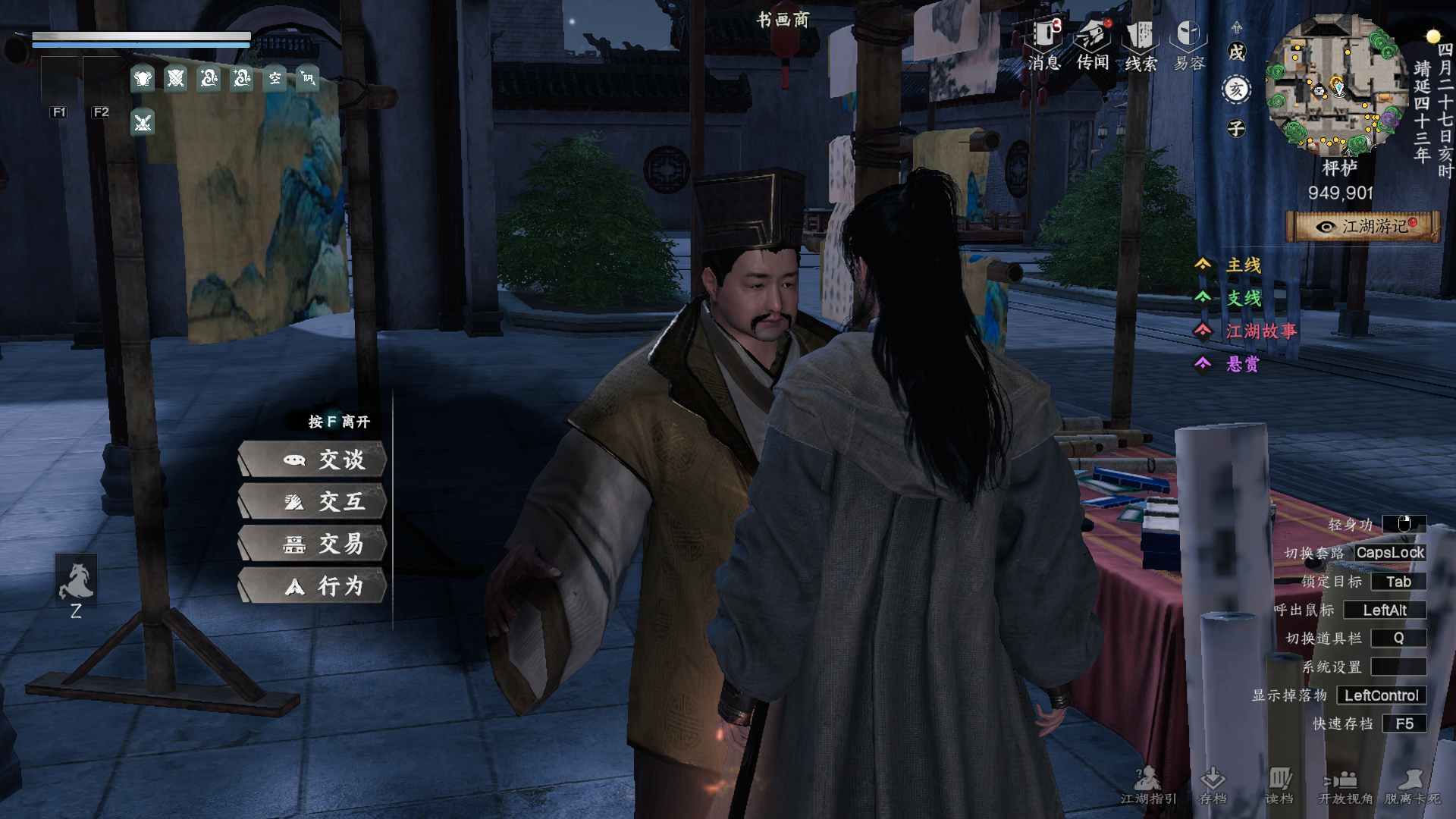Expand the 江湖故事 stories tracker

[x=1248, y=331]
